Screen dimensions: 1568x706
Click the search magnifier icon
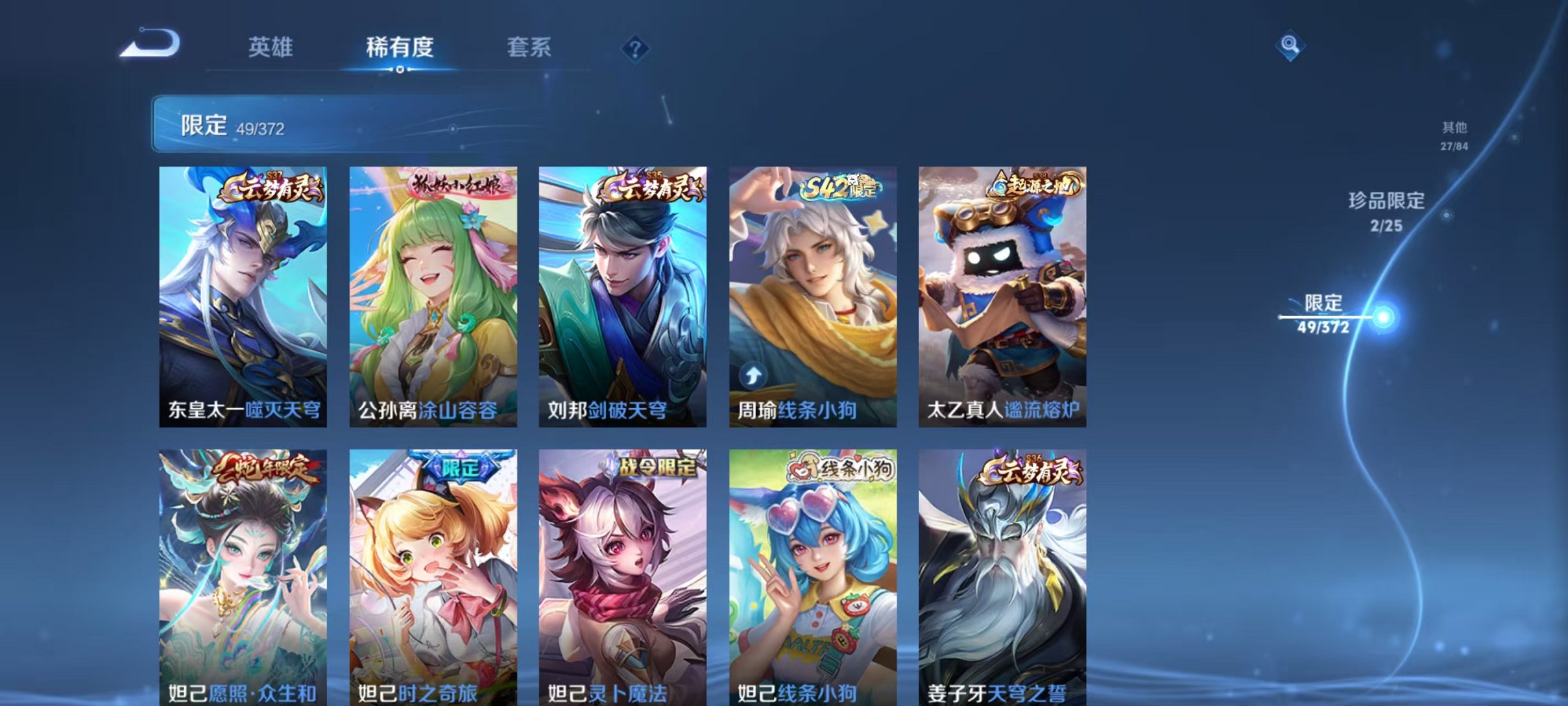[x=1290, y=45]
